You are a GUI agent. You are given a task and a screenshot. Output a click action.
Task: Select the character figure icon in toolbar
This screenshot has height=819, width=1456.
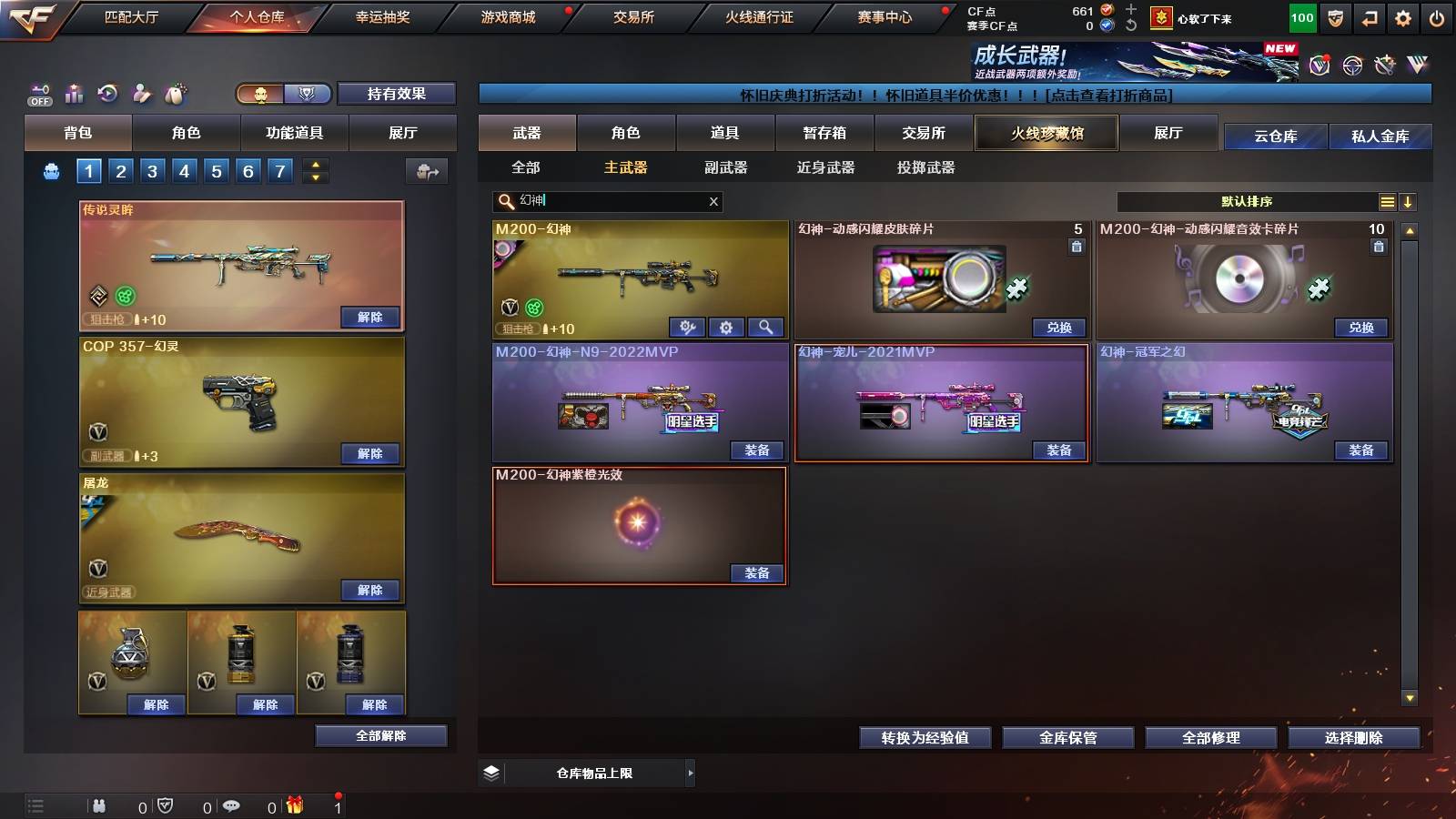coord(141,94)
